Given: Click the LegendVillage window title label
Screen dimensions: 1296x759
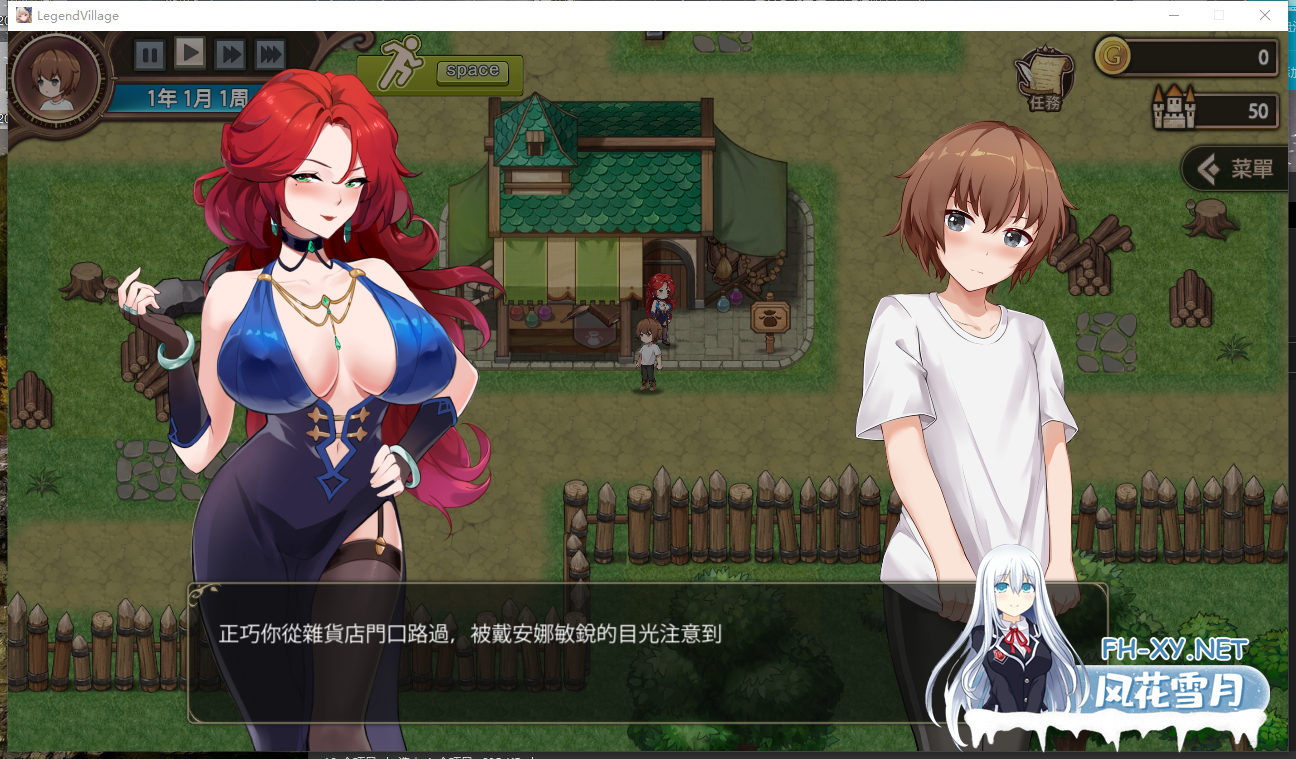Looking at the screenshot, I should point(77,15).
